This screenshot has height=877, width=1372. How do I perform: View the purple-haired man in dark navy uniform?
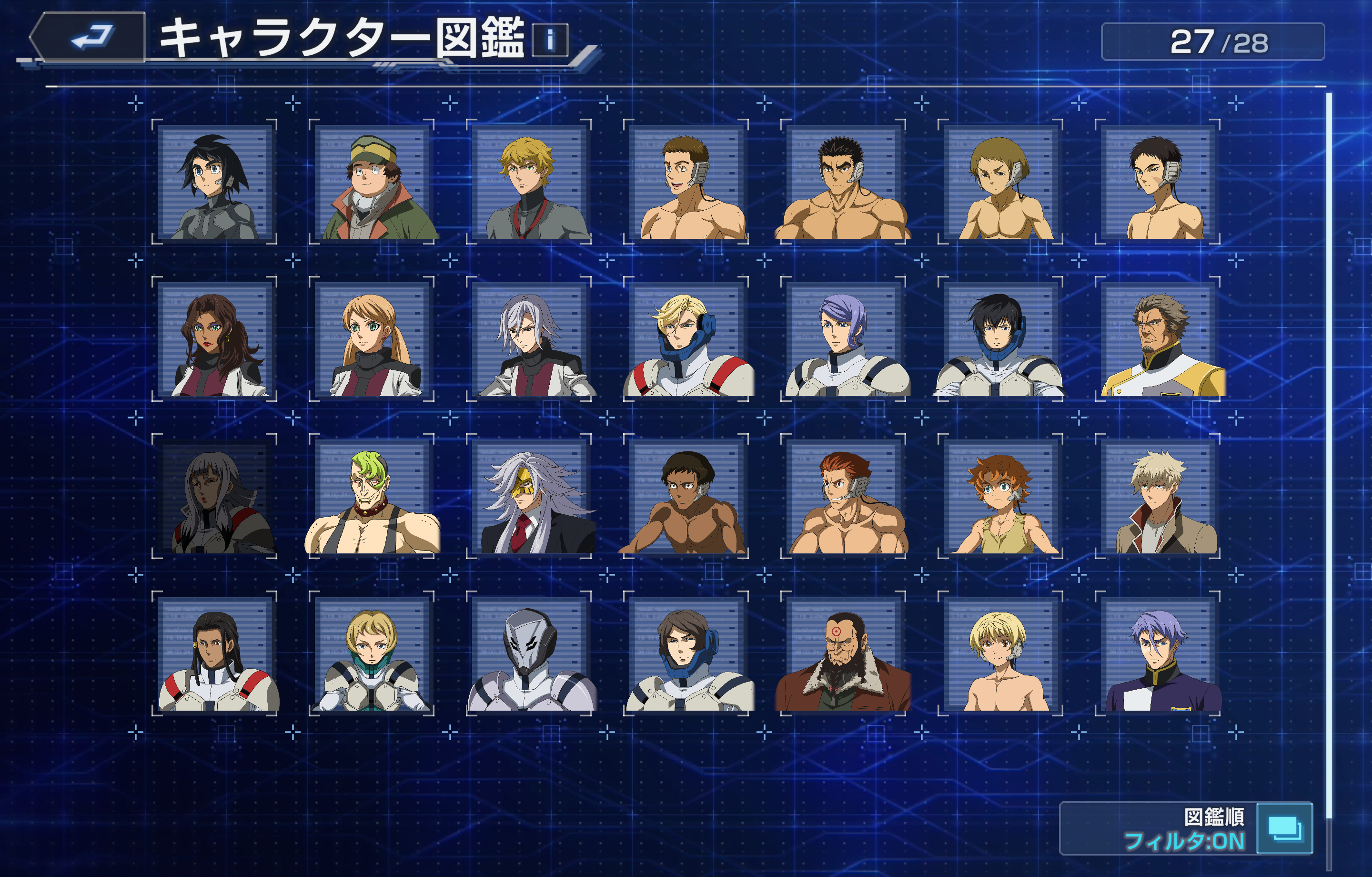click(x=1157, y=654)
